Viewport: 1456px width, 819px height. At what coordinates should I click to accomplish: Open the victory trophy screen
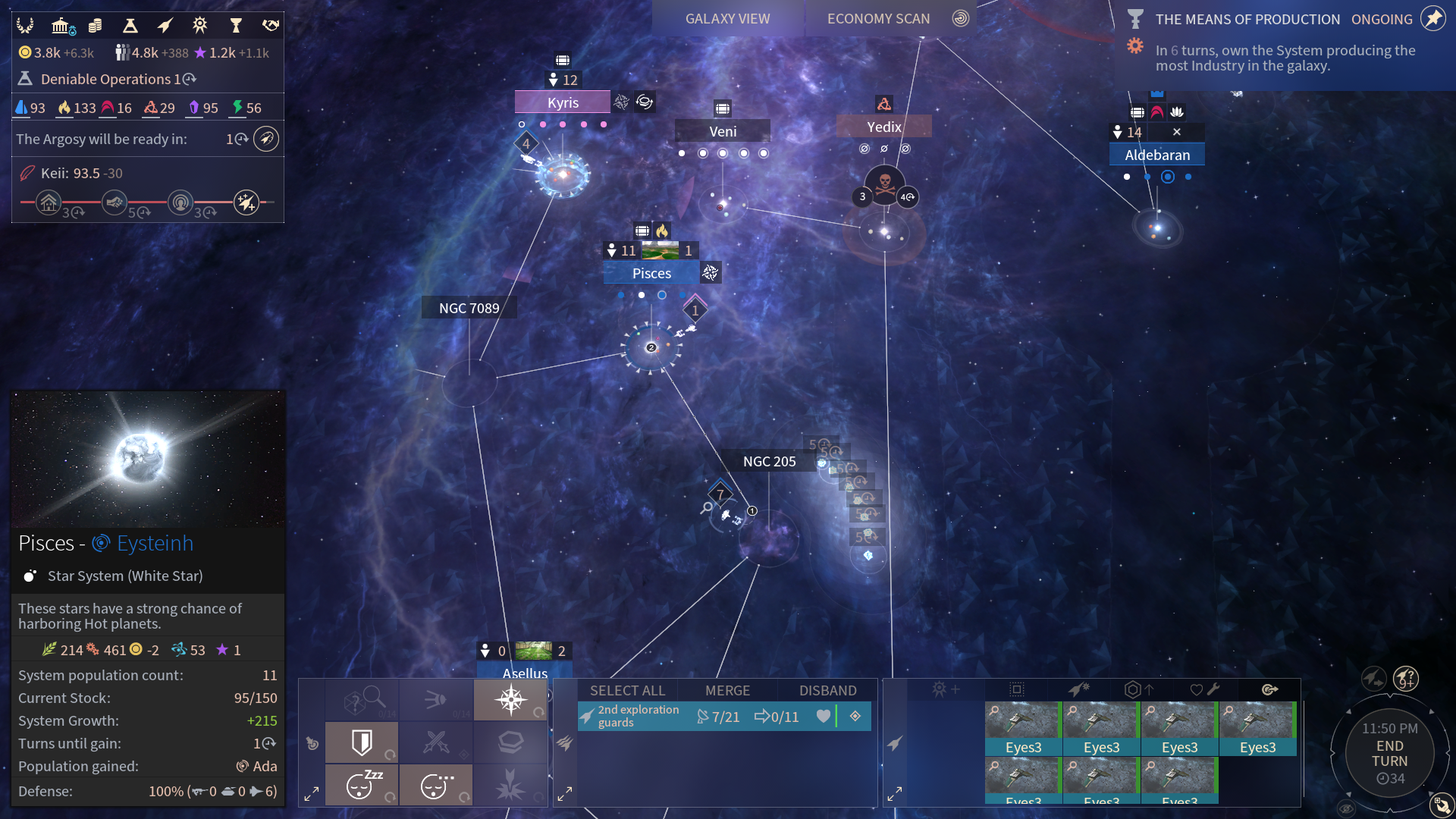tap(236, 27)
